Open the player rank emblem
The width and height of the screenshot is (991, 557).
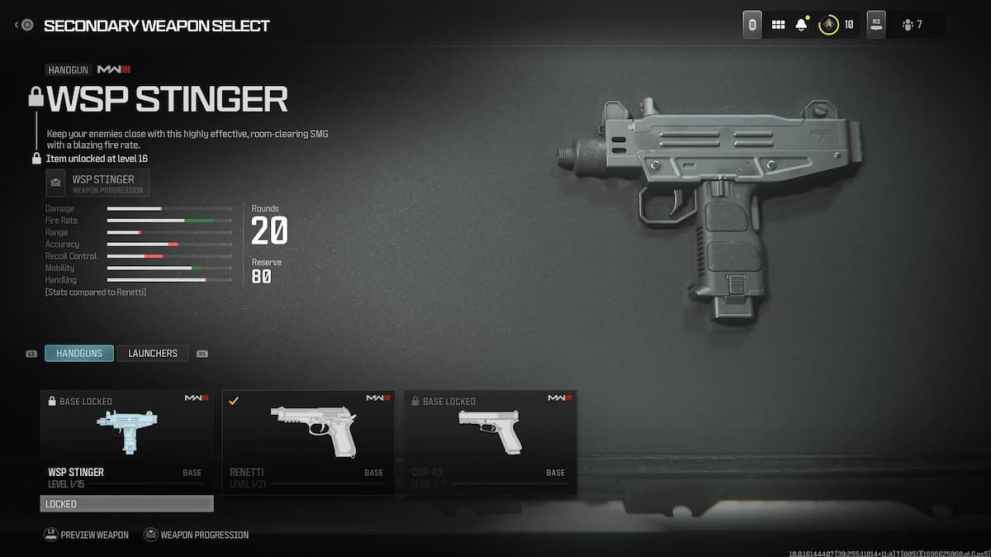[828, 25]
